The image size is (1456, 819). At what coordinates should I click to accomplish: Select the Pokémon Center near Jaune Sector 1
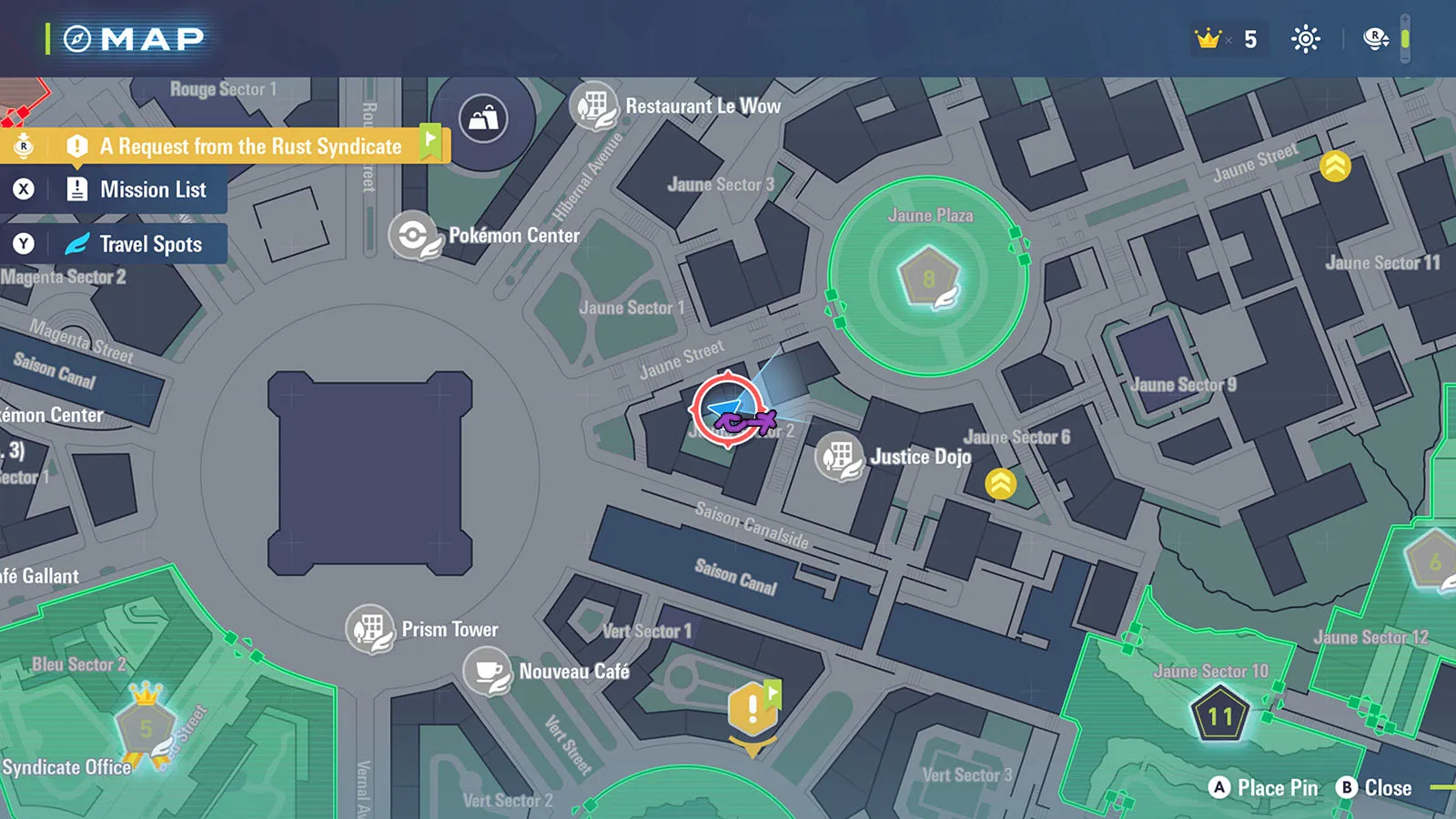point(415,236)
